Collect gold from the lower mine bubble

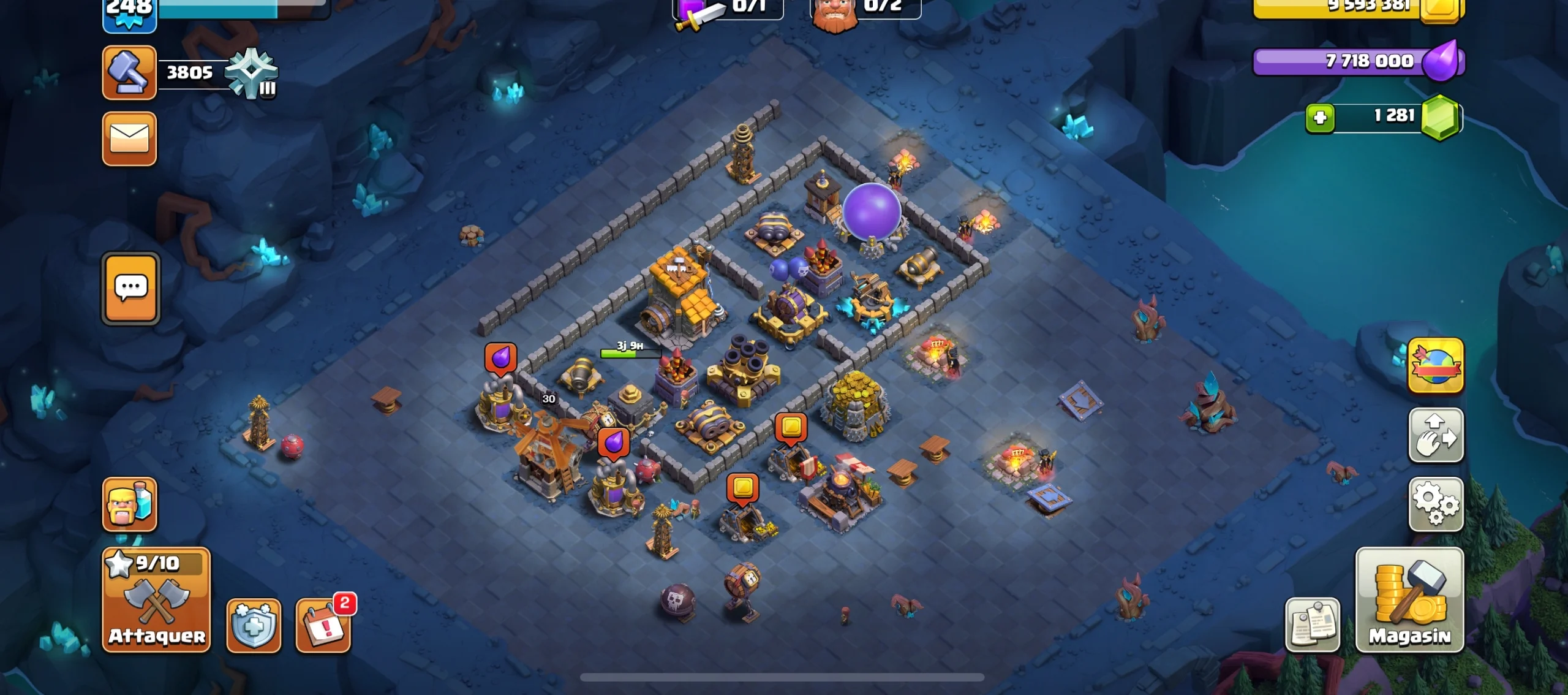point(742,489)
